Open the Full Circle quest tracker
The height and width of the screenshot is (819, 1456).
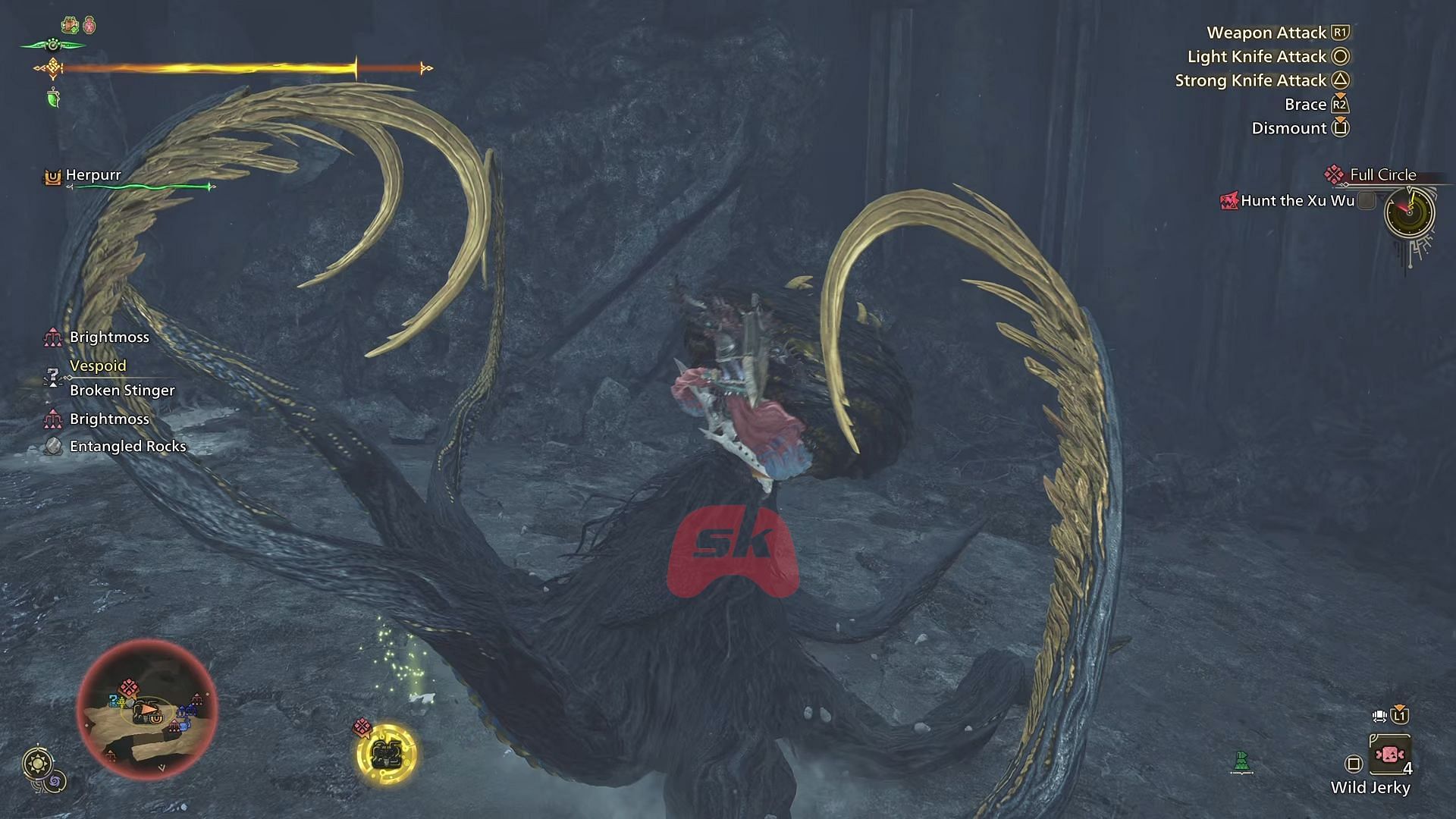[x=1382, y=175]
